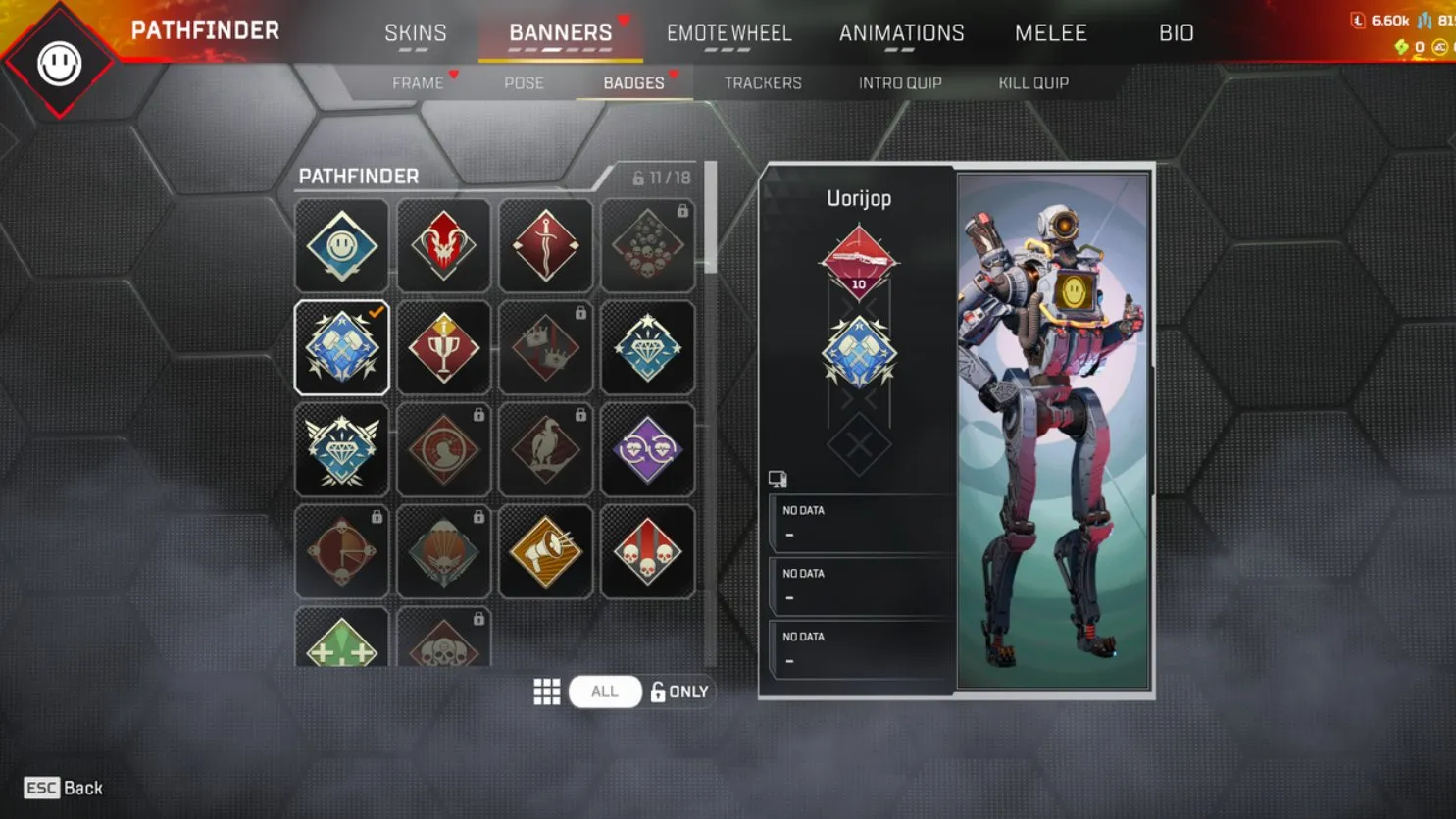Screen dimensions: 1456x819
Task: Open the FRAME sub-tab
Action: tap(419, 82)
